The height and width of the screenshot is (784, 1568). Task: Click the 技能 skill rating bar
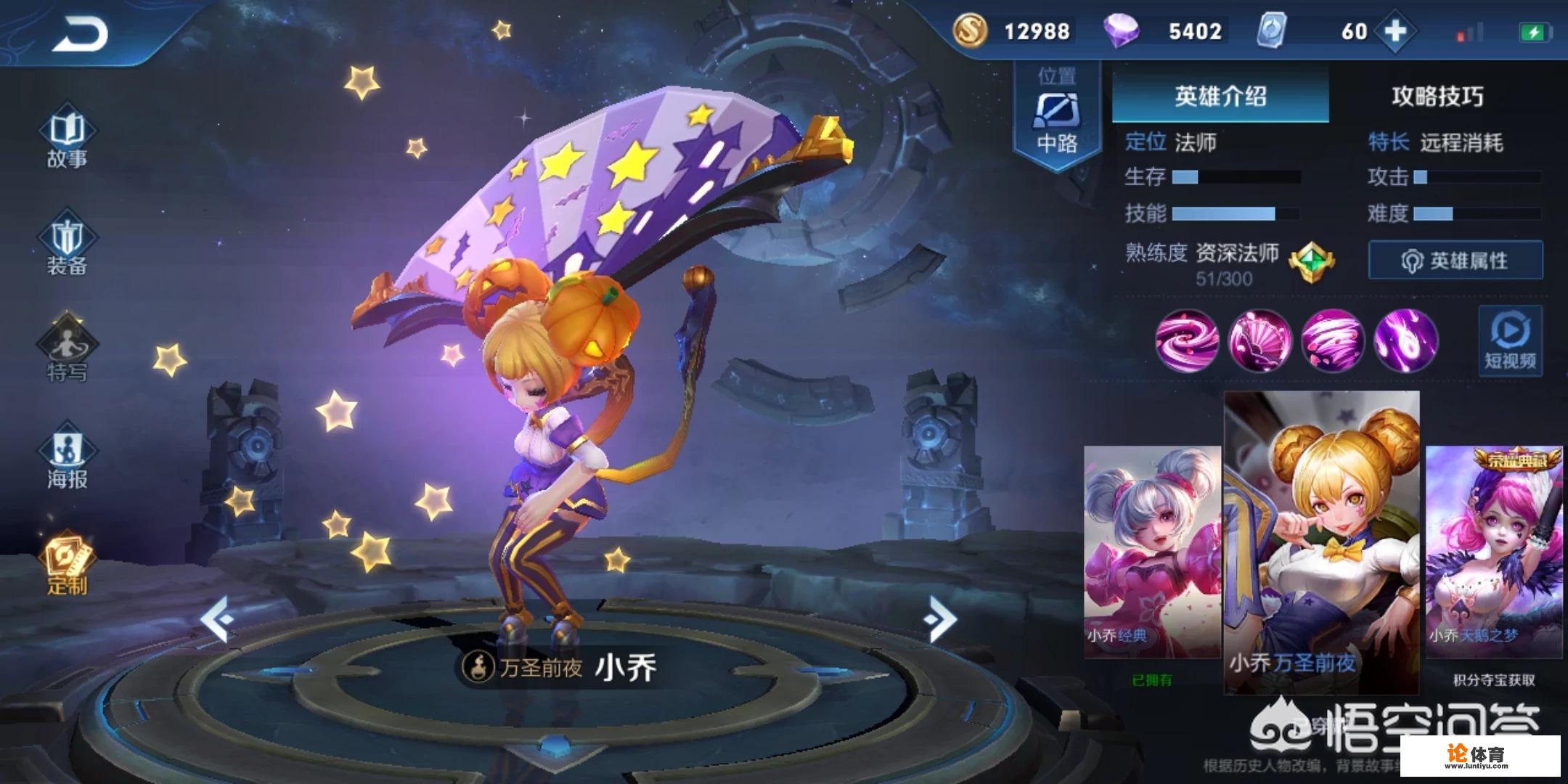(x=1234, y=214)
